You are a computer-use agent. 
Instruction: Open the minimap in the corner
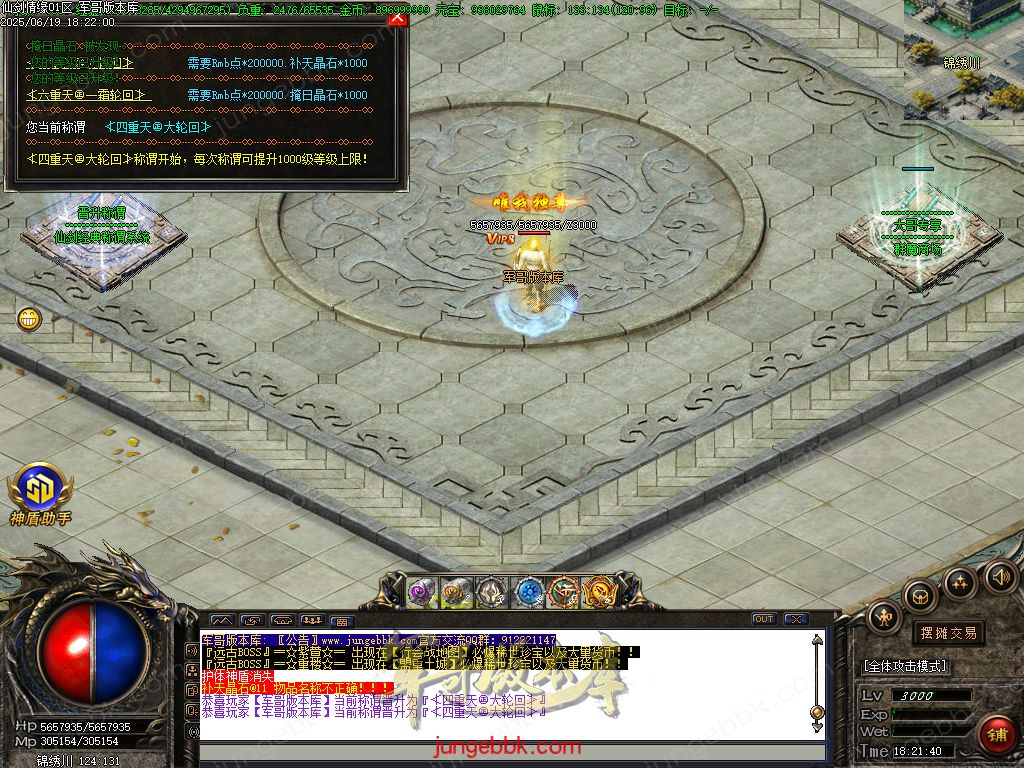964,52
